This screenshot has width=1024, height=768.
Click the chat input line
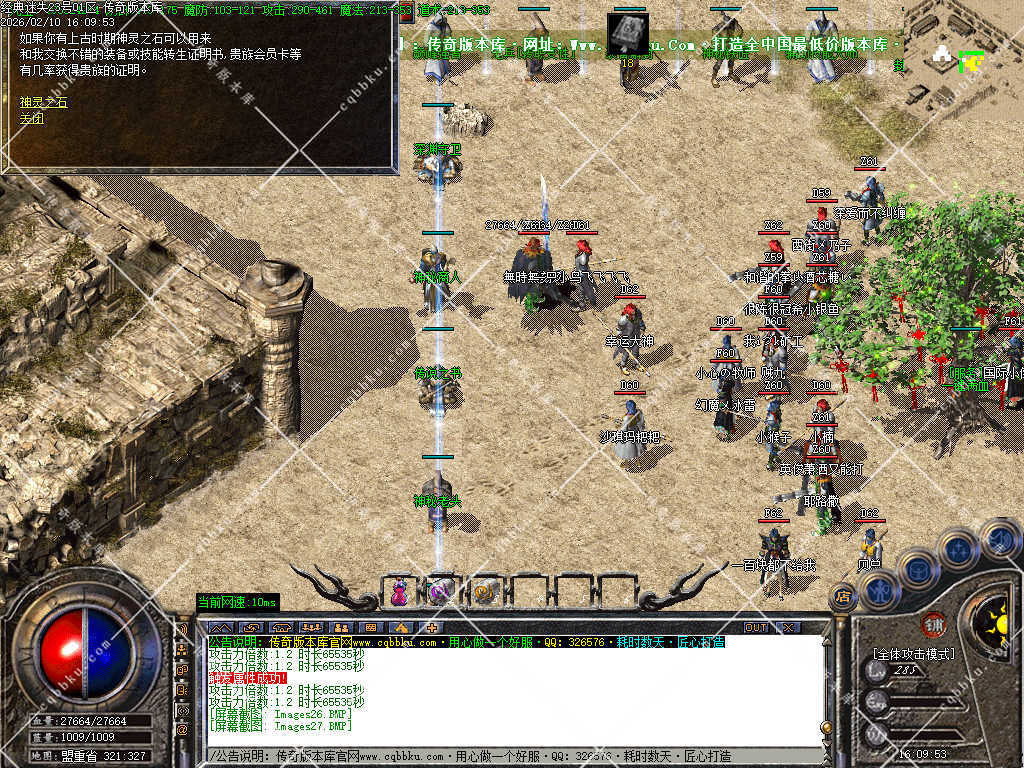tap(515, 756)
